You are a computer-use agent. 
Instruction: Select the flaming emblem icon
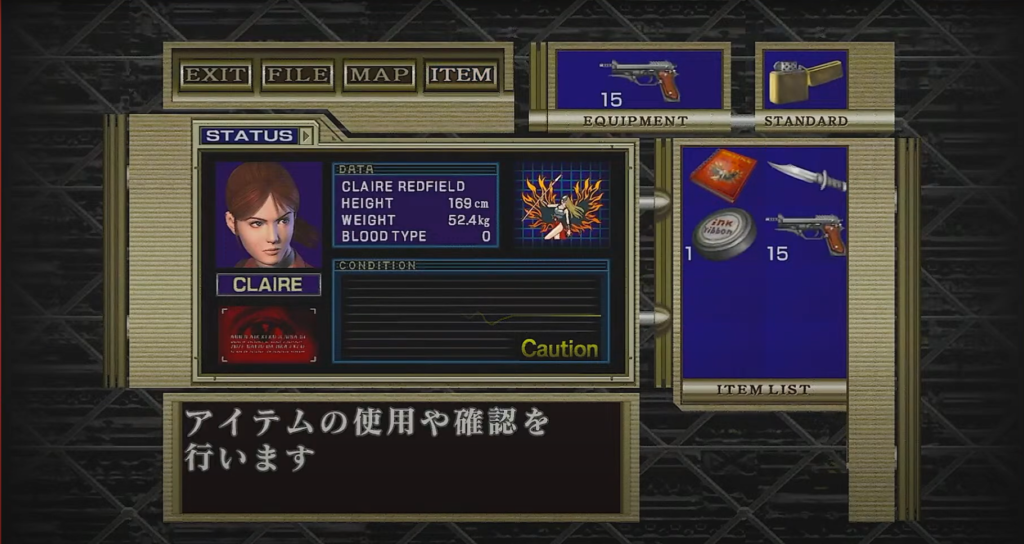(x=563, y=206)
